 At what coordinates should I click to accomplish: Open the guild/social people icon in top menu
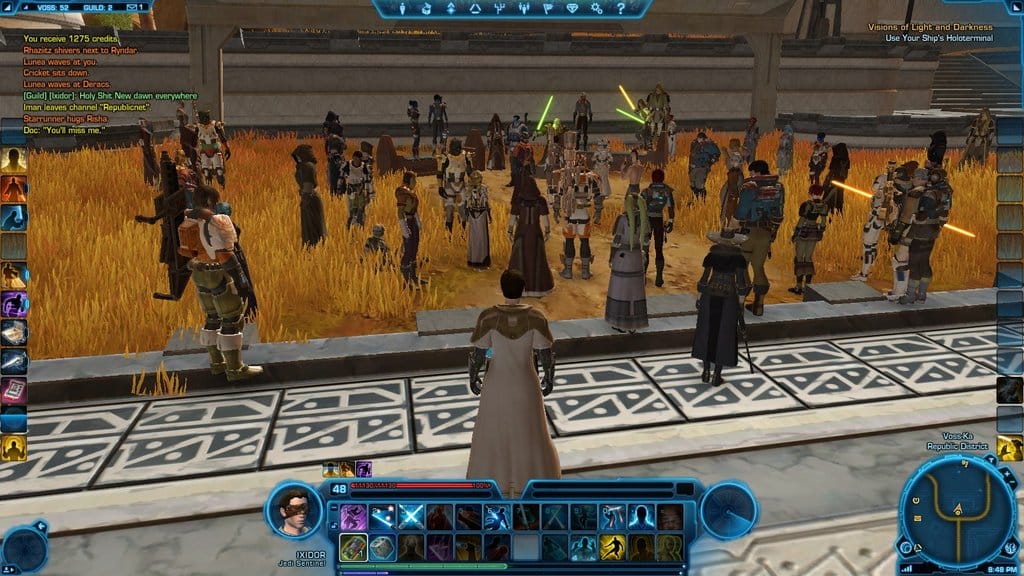(x=523, y=9)
